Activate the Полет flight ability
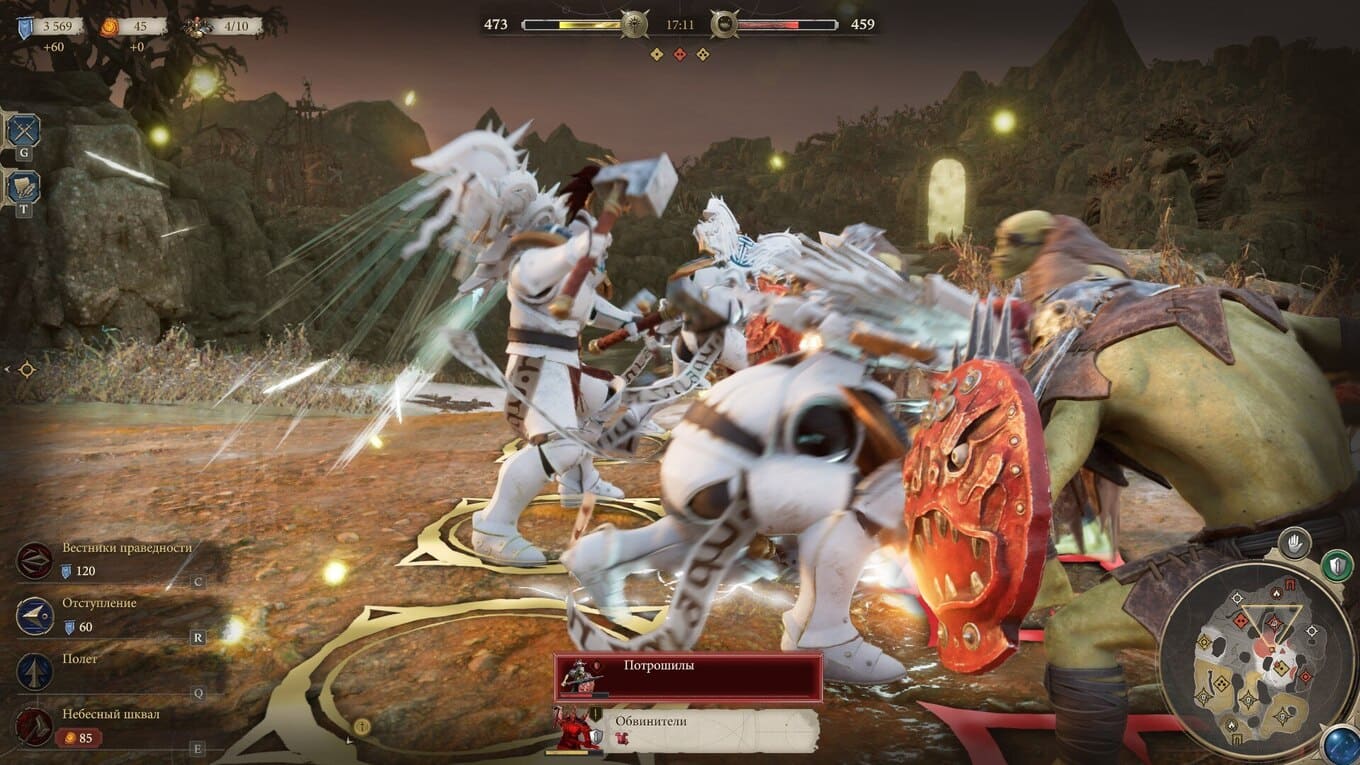Image resolution: width=1360 pixels, height=765 pixels. point(36,671)
